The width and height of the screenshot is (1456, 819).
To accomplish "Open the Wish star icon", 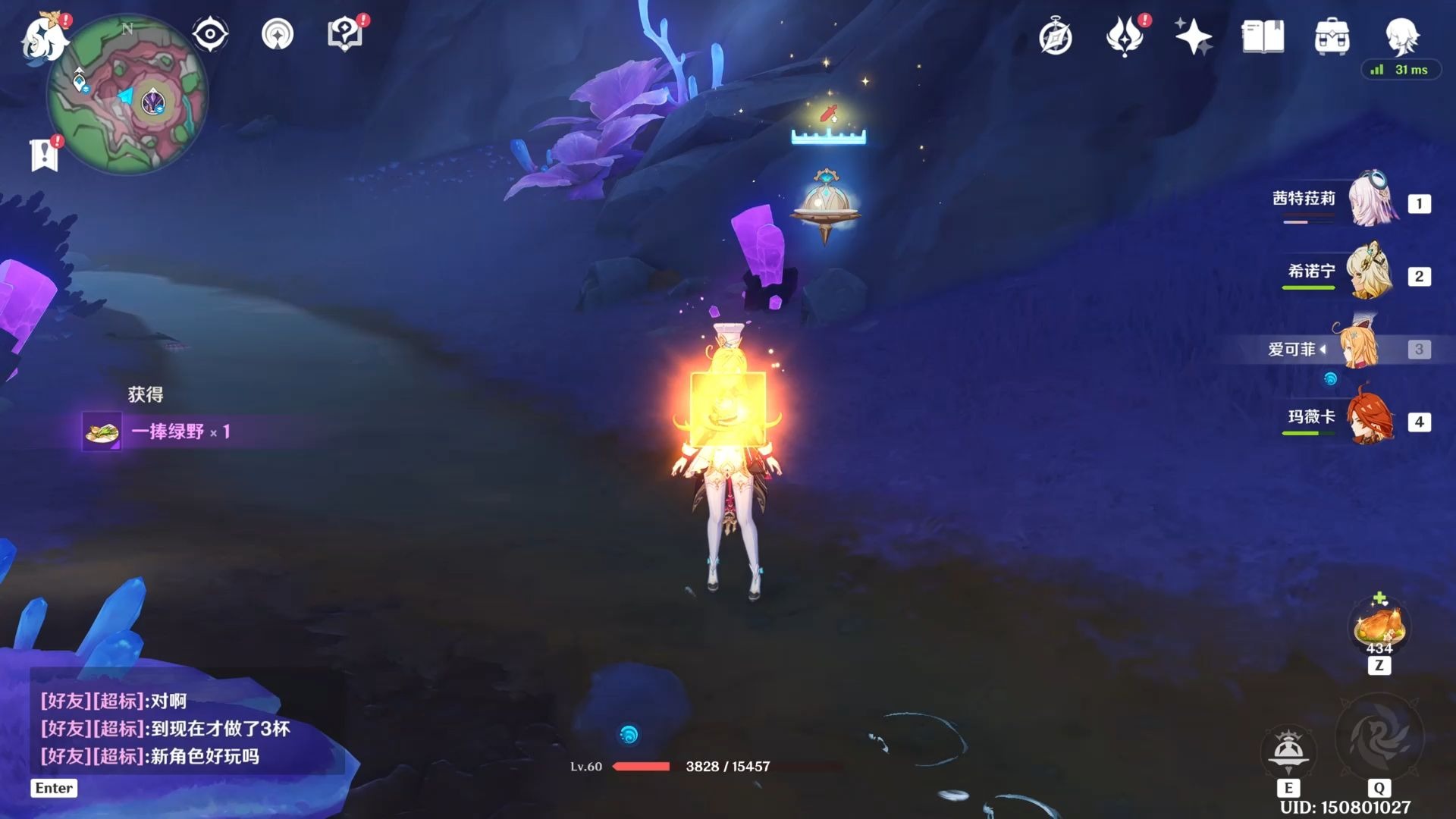I will (1193, 36).
